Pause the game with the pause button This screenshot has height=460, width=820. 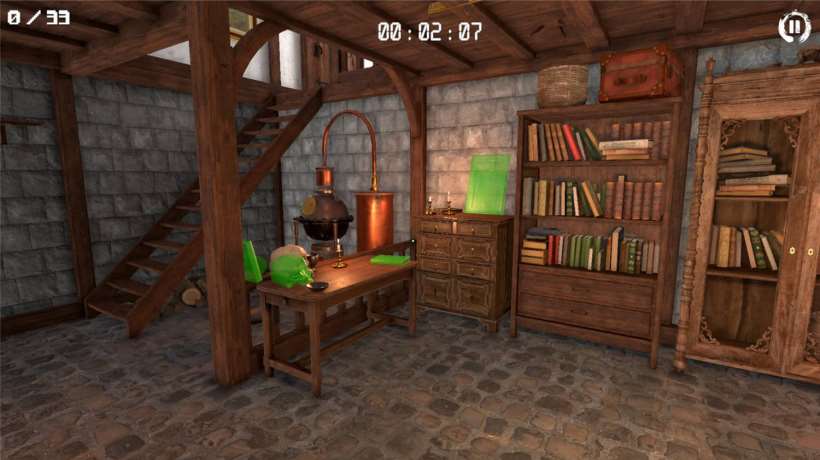pos(794,27)
